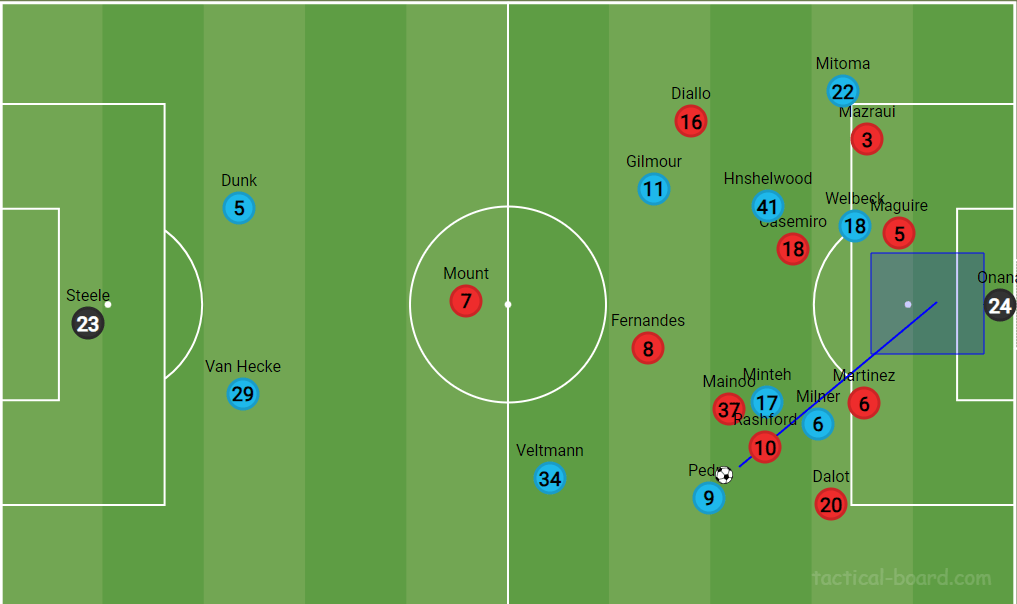Select Welbeck's blue number 18 token
This screenshot has height=604, width=1017.
tap(855, 226)
